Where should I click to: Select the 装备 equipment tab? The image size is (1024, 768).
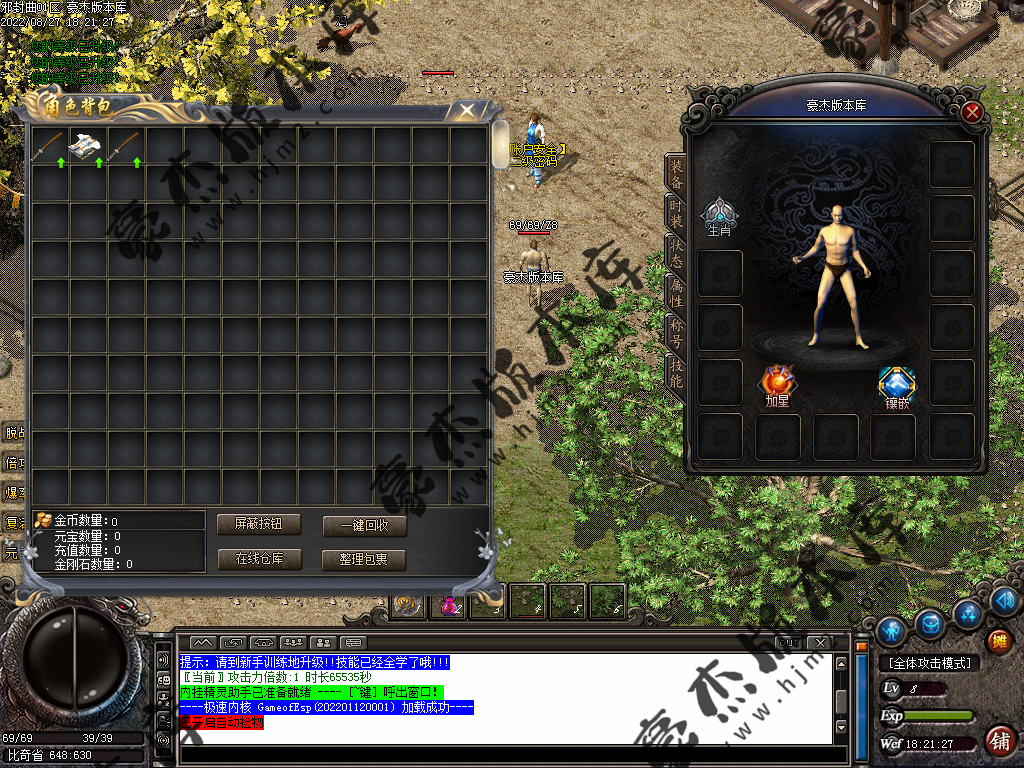point(676,172)
